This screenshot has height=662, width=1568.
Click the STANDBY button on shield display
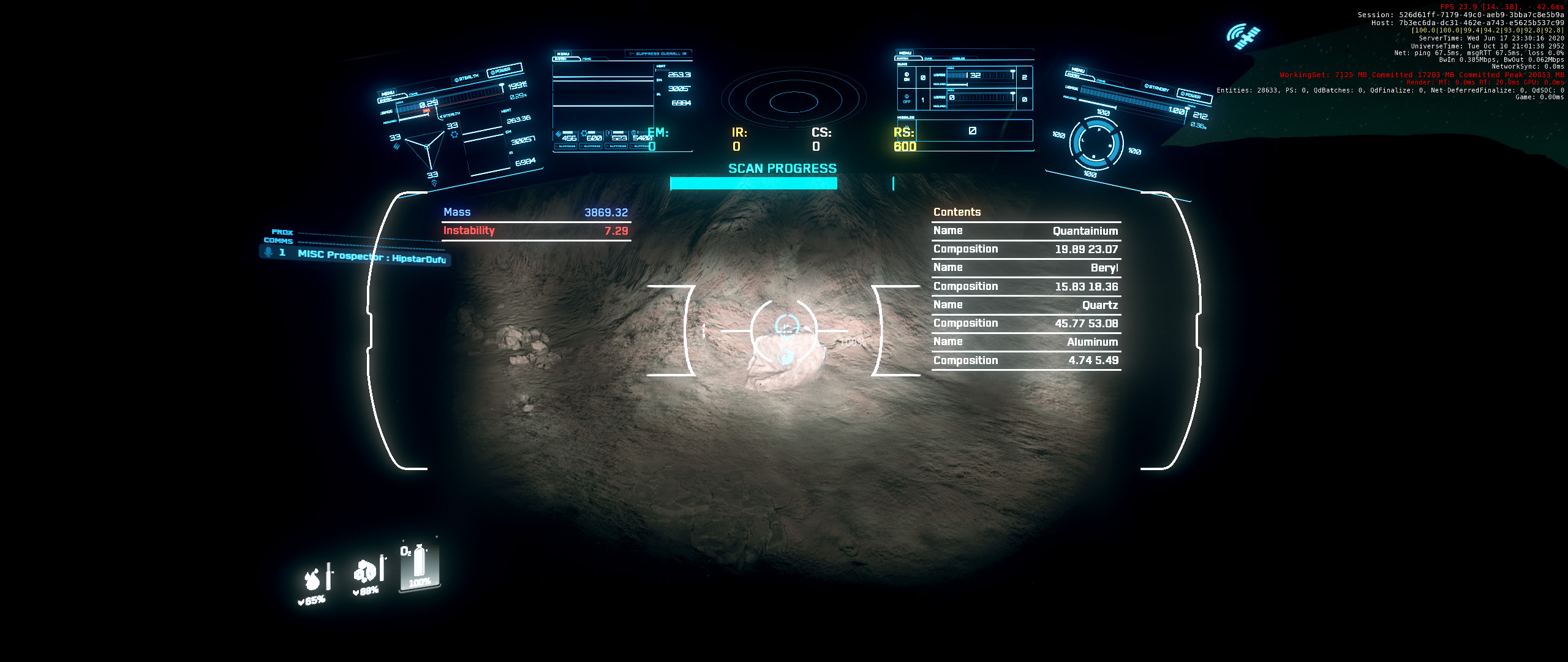point(1156,88)
